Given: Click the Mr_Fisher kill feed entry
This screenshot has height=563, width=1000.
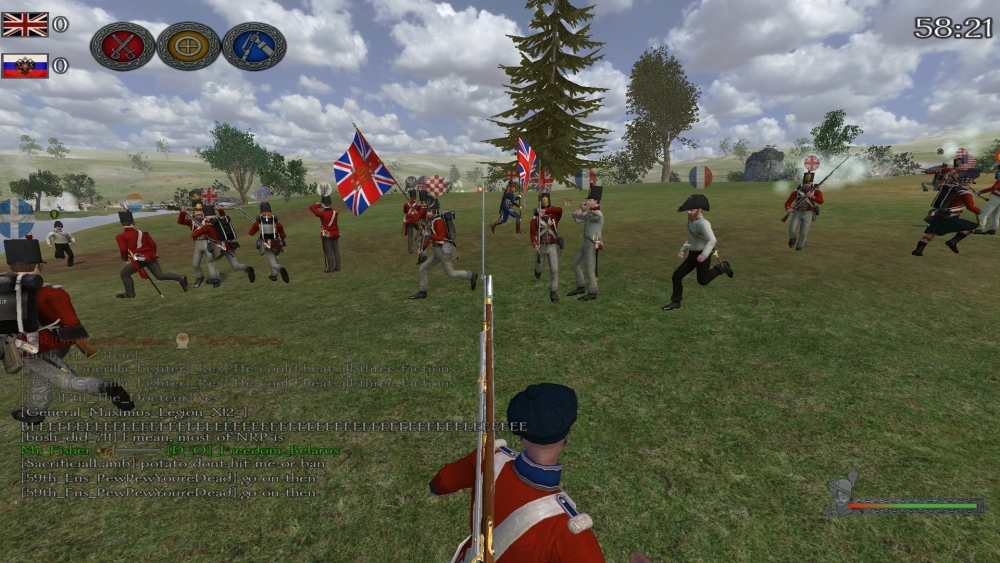Looking at the screenshot, I should [x=180, y=451].
